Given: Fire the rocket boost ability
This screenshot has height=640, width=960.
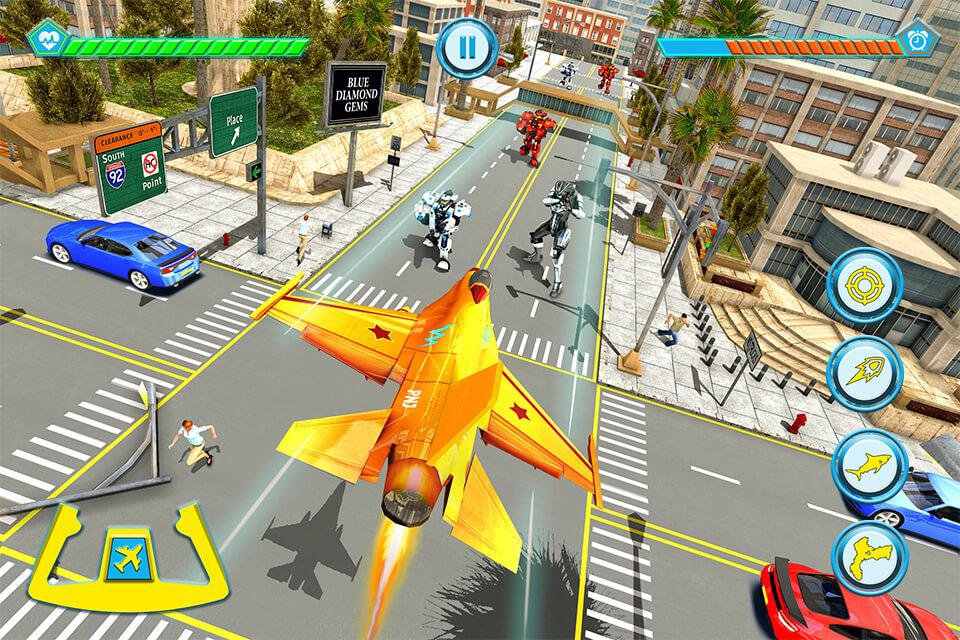Looking at the screenshot, I should pos(865,374).
